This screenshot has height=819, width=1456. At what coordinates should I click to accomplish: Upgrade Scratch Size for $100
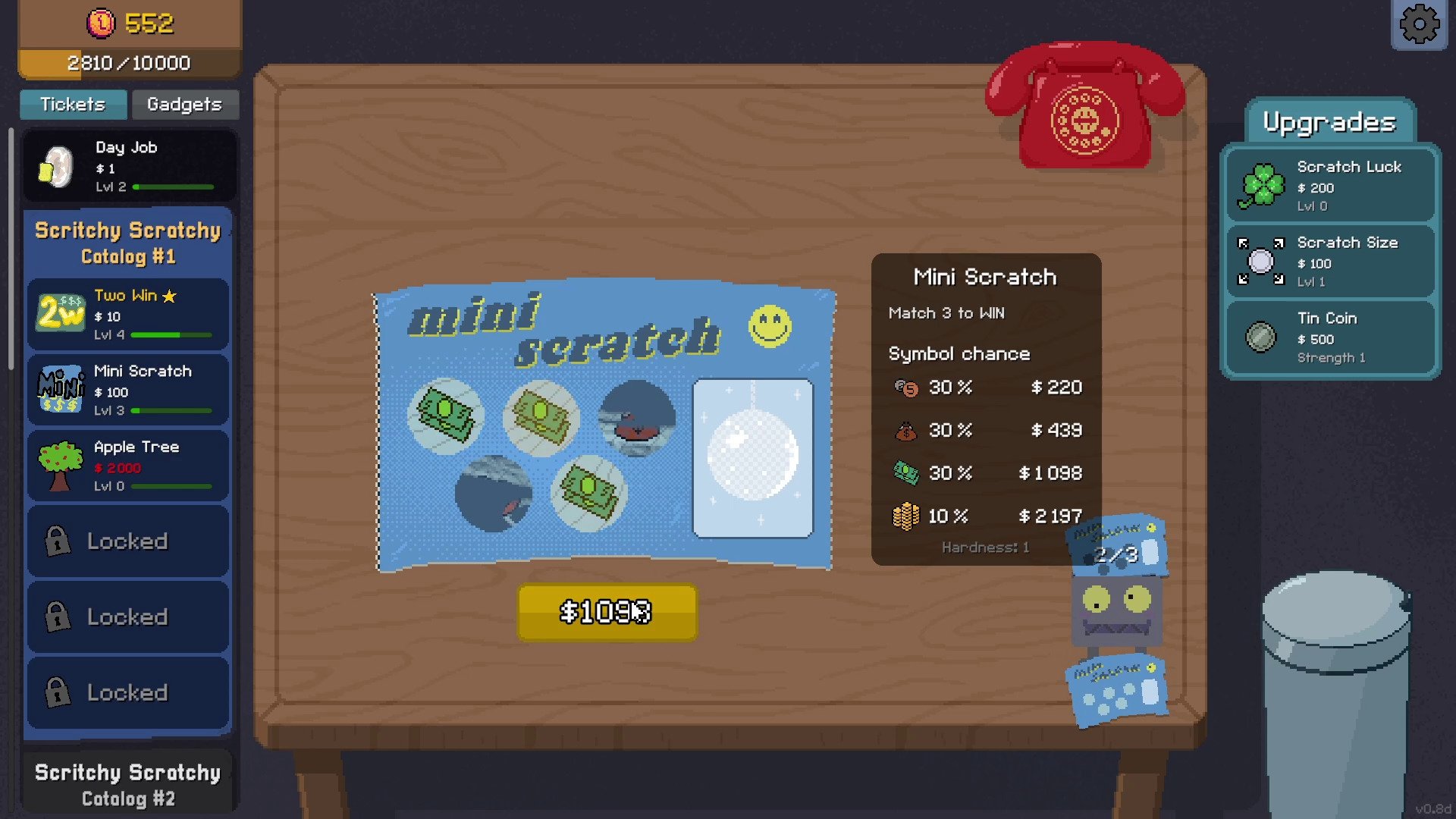(x=1330, y=262)
